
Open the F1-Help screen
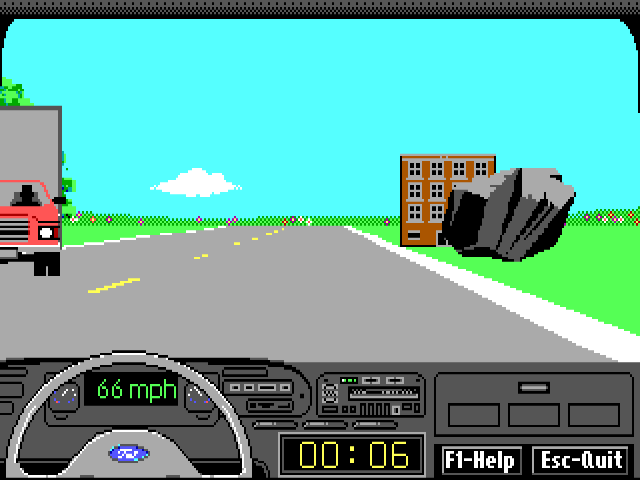click(480, 460)
